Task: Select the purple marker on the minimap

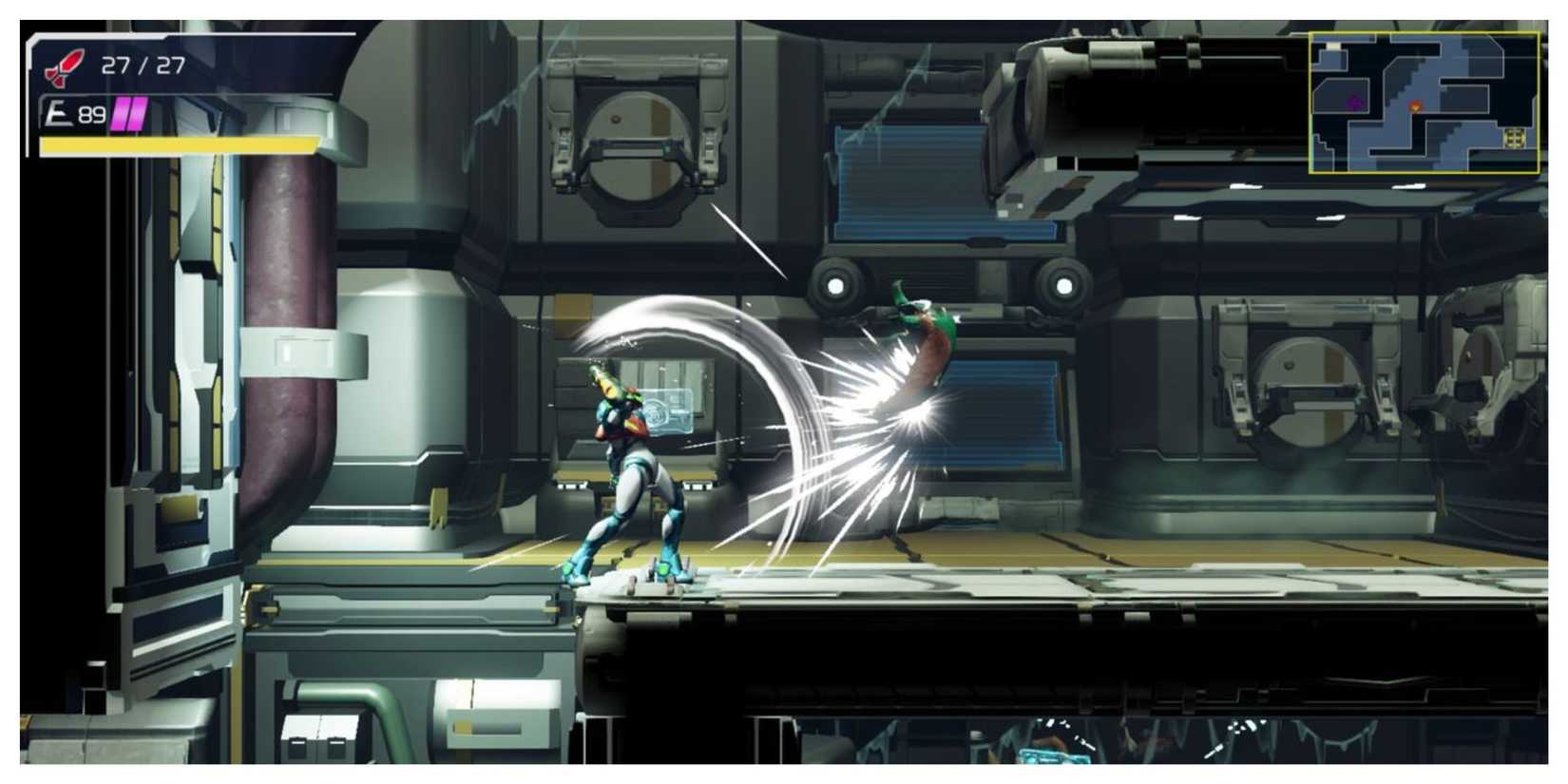Action: [1353, 102]
